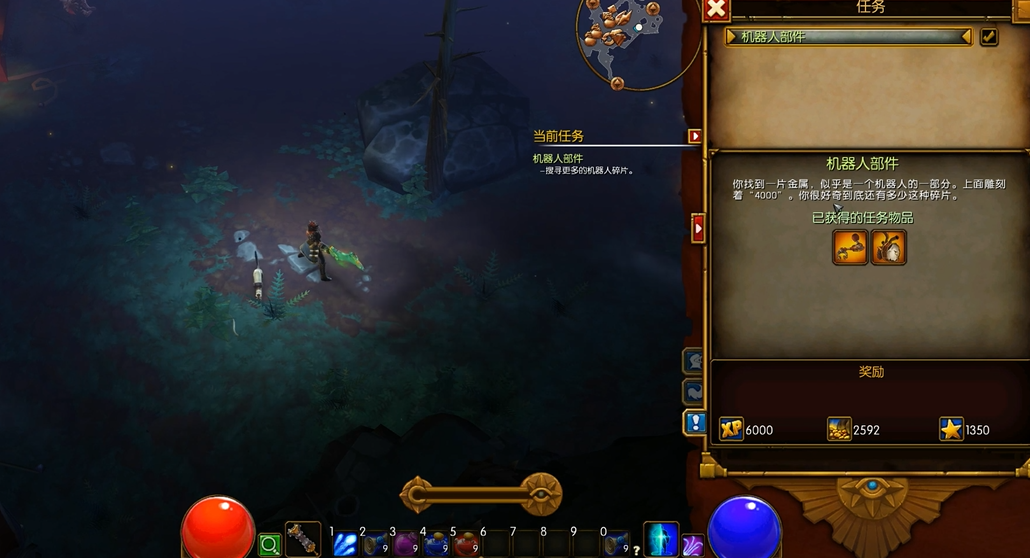Toggle the quest tracking checkbox

tap(988, 37)
